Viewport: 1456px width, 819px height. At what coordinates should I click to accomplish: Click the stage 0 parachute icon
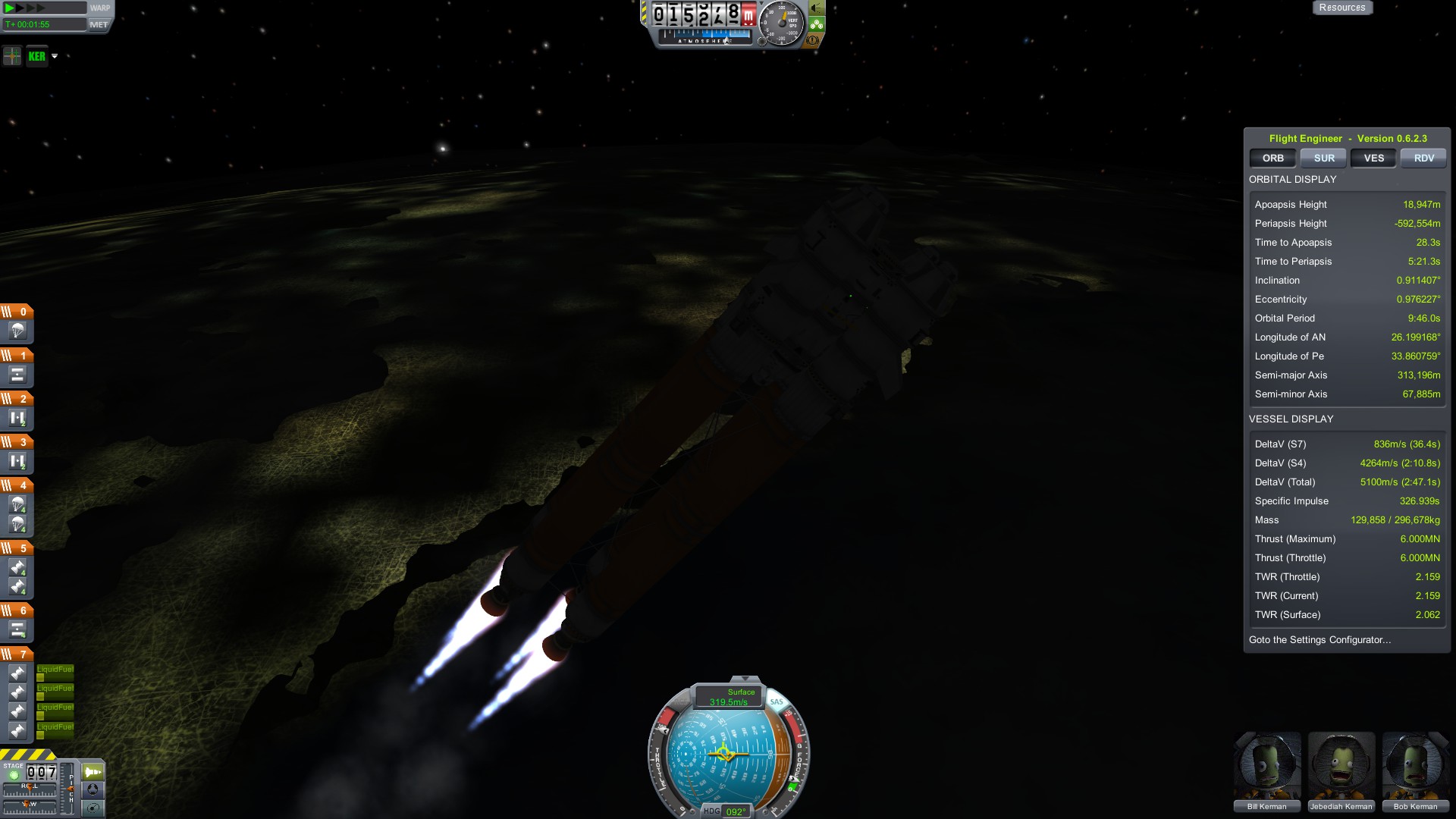(x=17, y=331)
